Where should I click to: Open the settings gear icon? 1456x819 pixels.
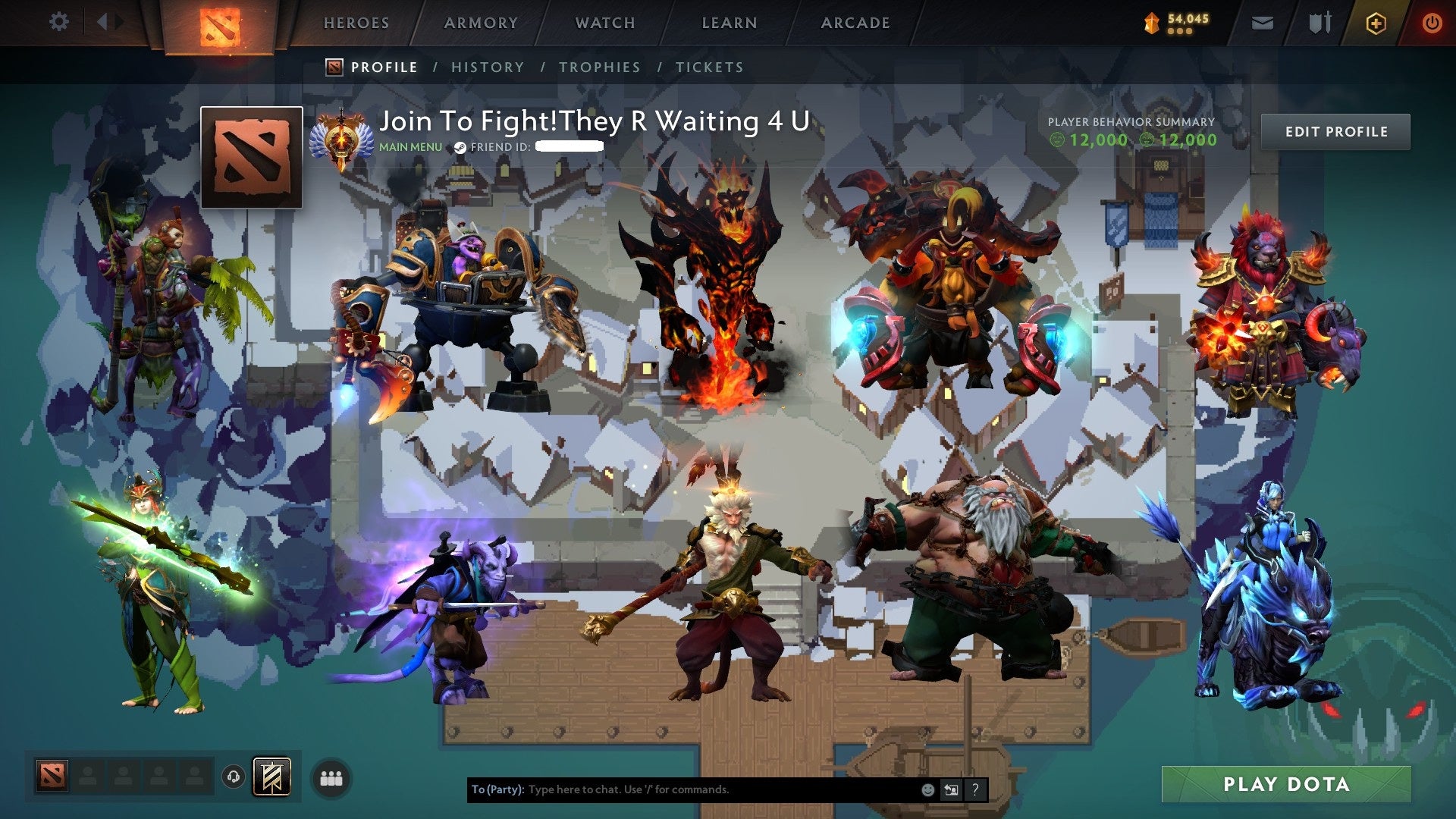click(59, 22)
